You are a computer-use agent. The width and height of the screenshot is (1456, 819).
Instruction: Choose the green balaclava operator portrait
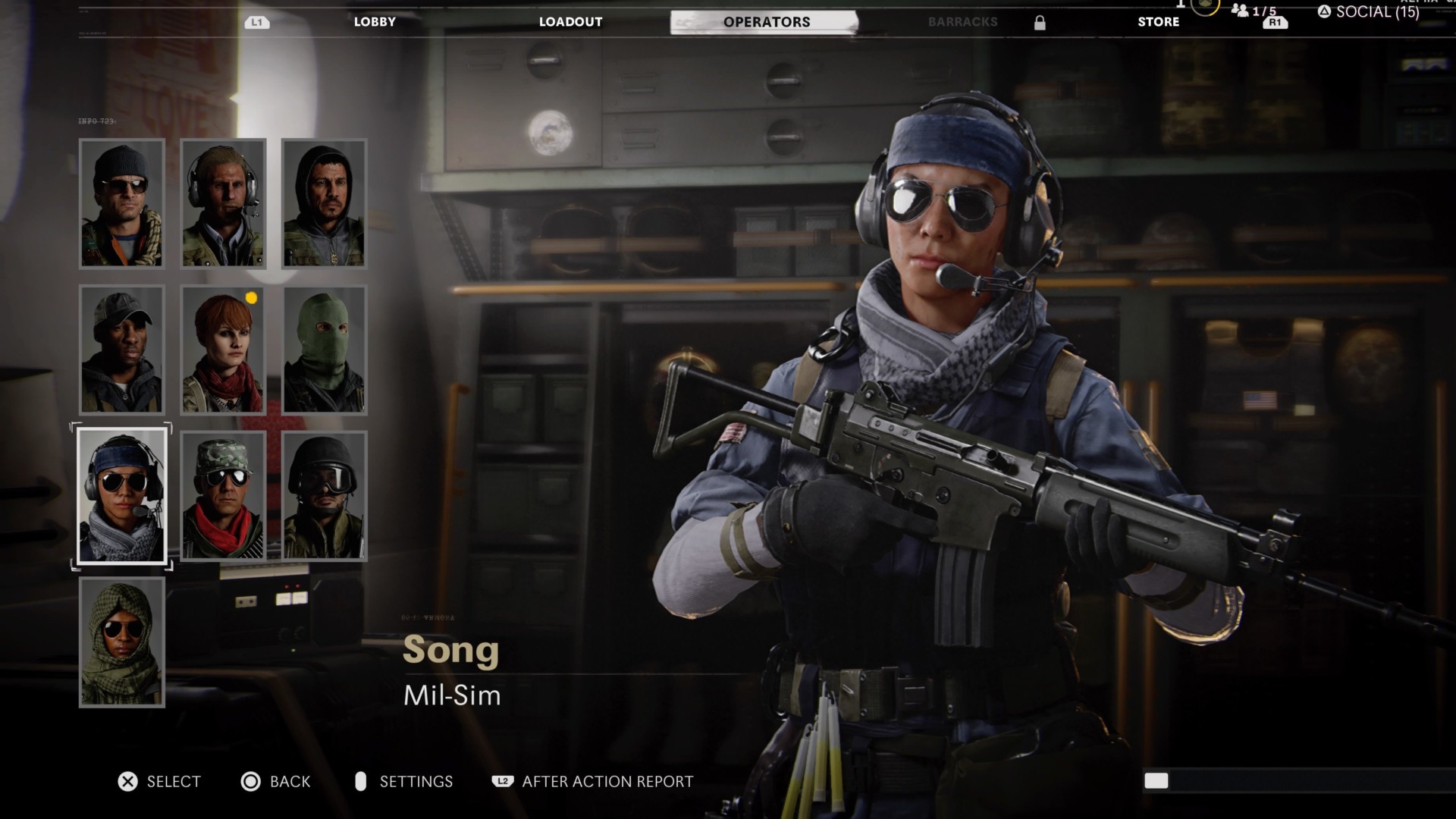(x=326, y=349)
